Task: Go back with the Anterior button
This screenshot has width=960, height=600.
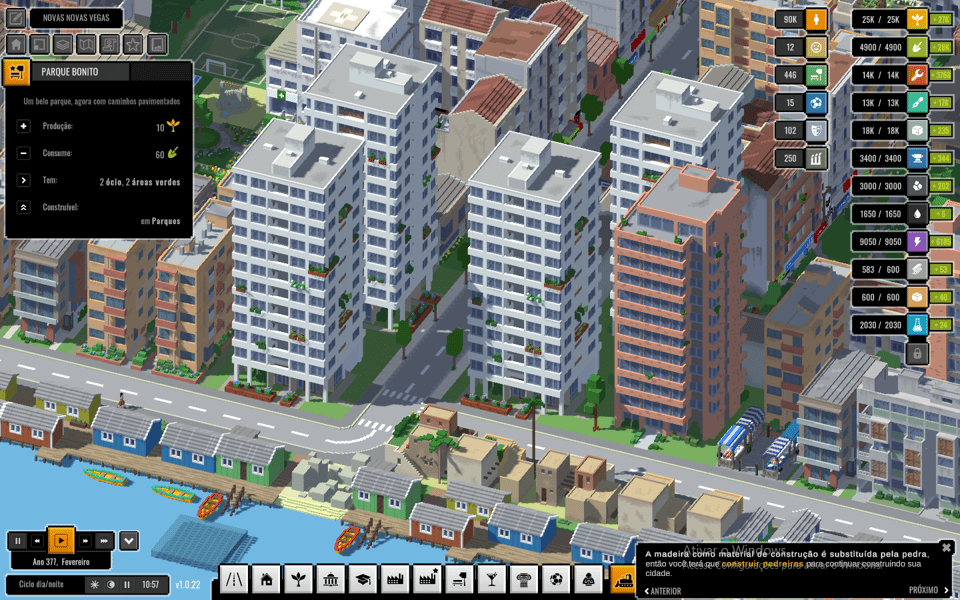Action: point(664,591)
